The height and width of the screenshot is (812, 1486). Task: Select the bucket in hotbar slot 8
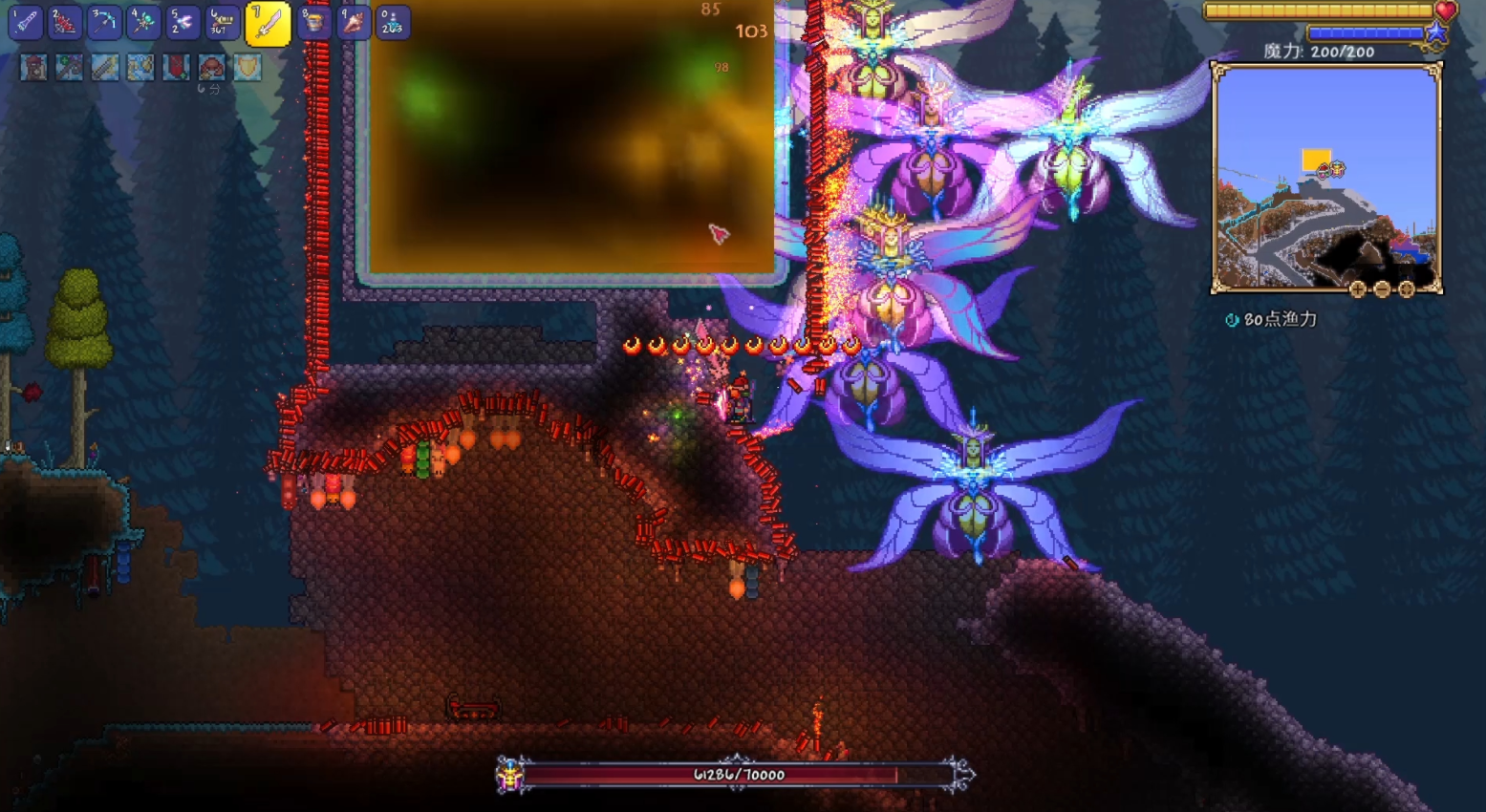click(314, 23)
